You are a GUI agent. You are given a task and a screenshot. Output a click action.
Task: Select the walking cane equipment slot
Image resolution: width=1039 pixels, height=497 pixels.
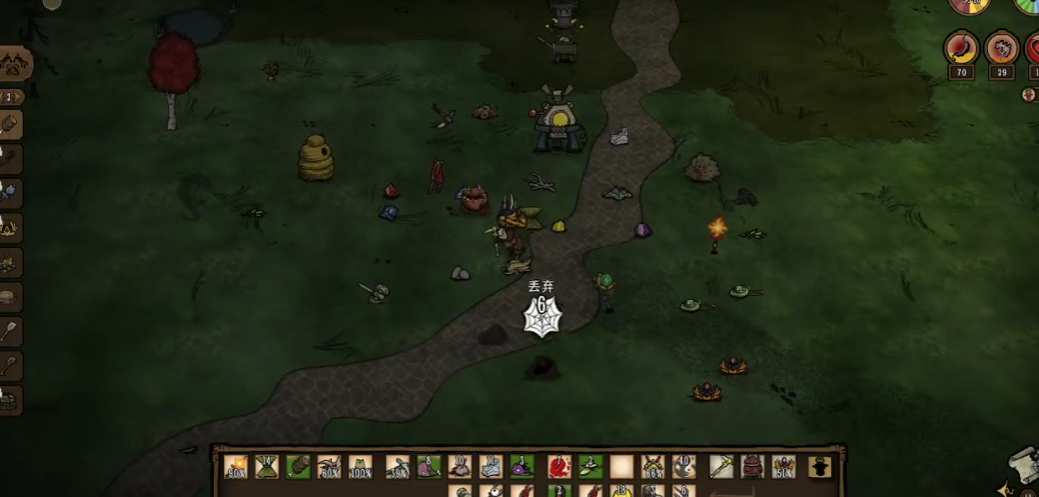721,466
